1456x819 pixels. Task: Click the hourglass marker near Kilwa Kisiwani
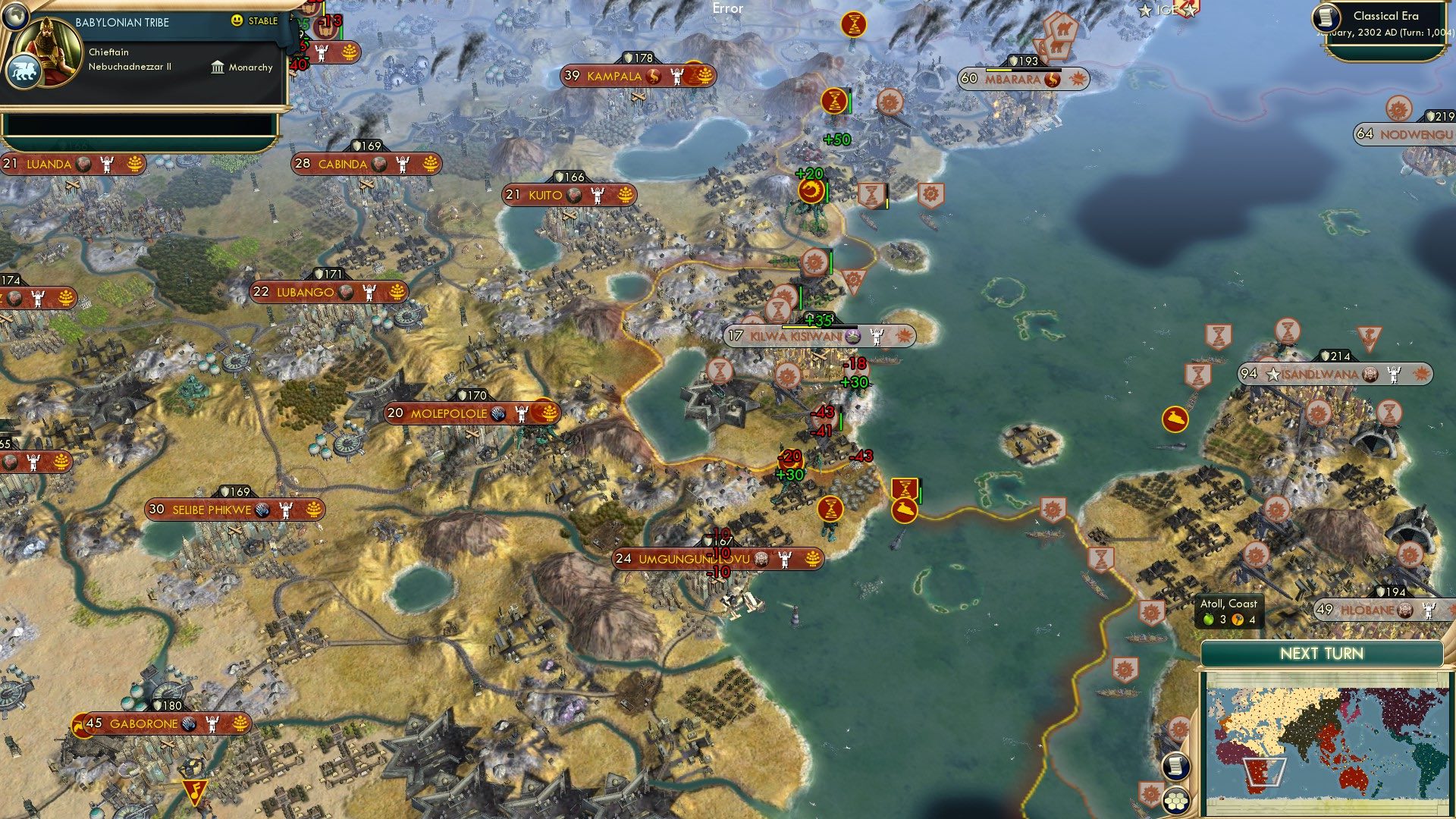pyautogui.click(x=777, y=310)
